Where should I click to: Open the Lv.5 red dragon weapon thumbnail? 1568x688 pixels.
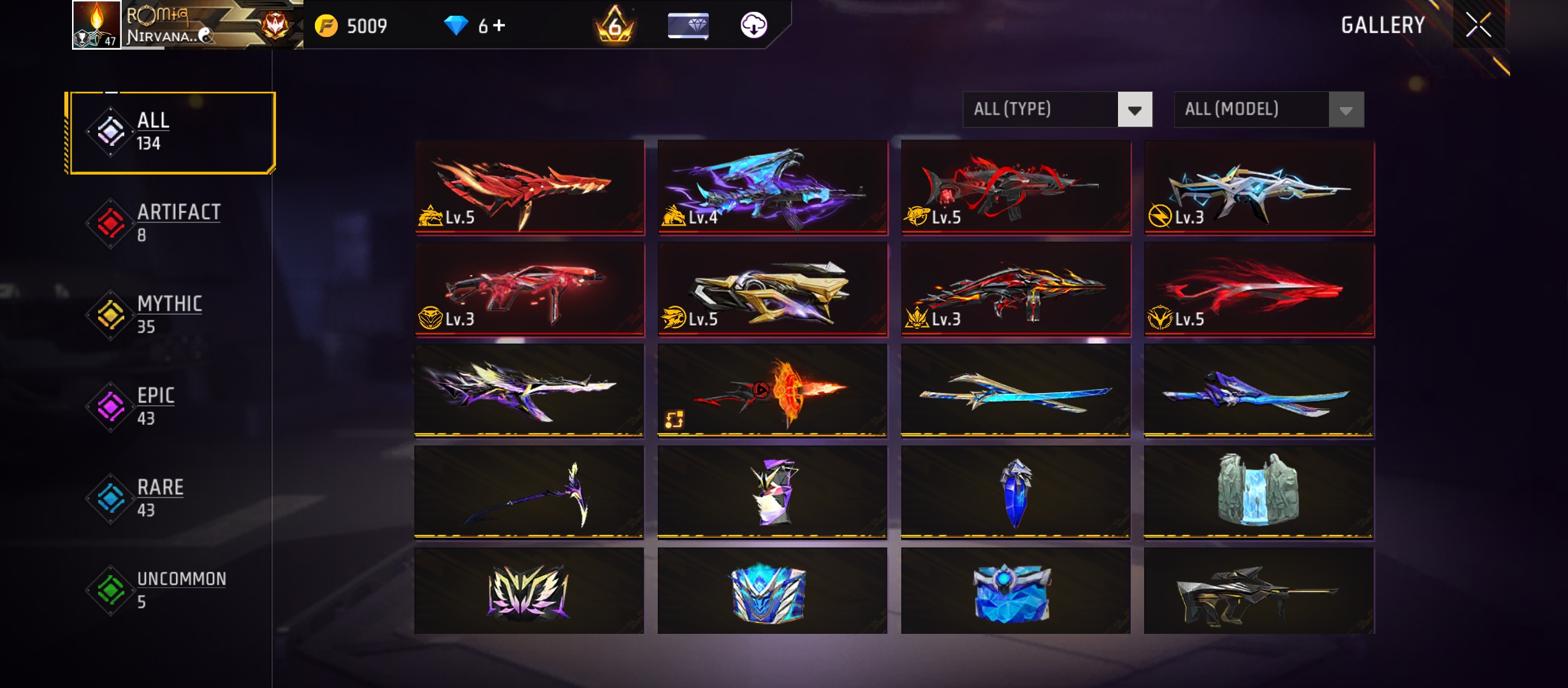tap(529, 187)
